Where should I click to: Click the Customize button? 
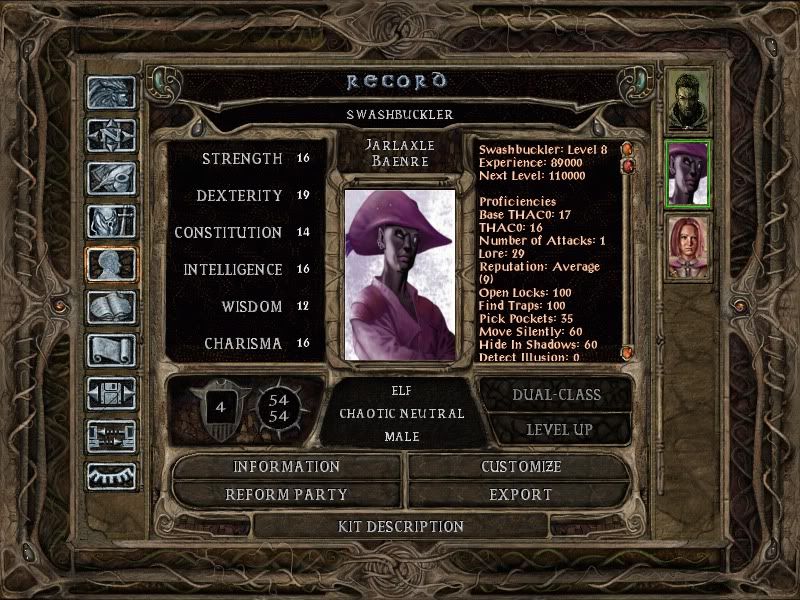click(x=521, y=467)
